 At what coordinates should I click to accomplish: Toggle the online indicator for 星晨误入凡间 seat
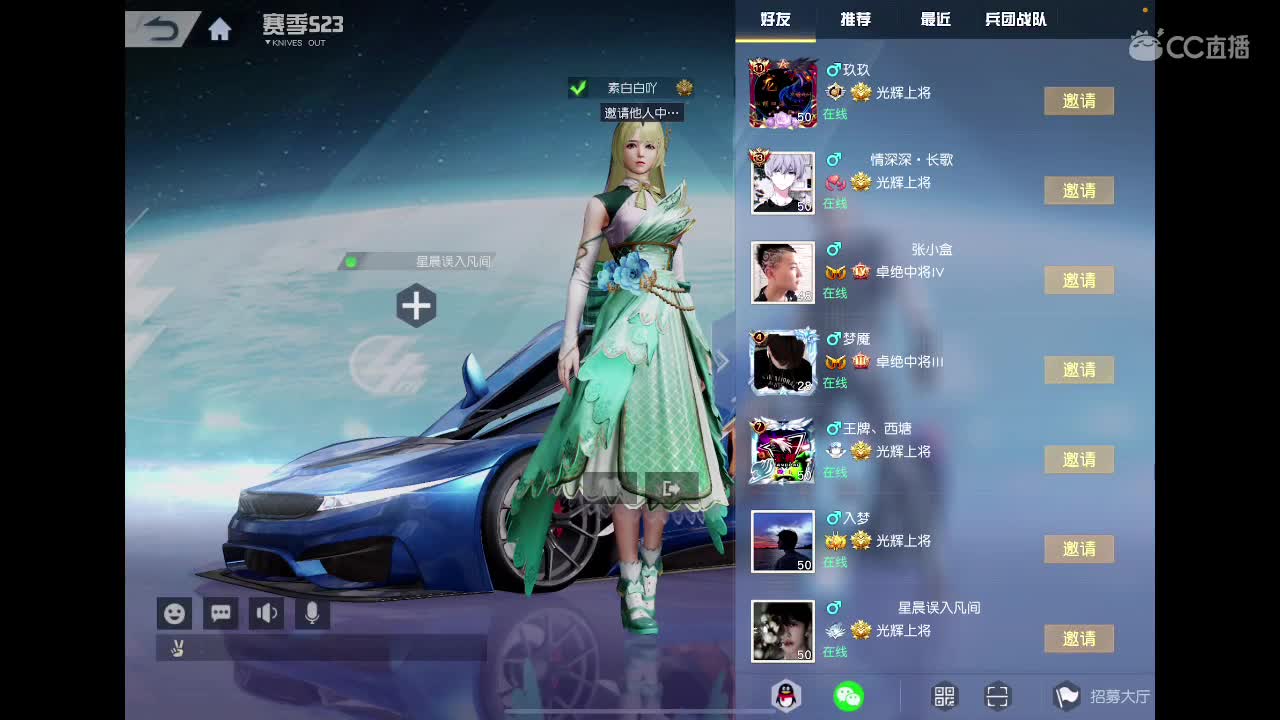[x=352, y=260]
